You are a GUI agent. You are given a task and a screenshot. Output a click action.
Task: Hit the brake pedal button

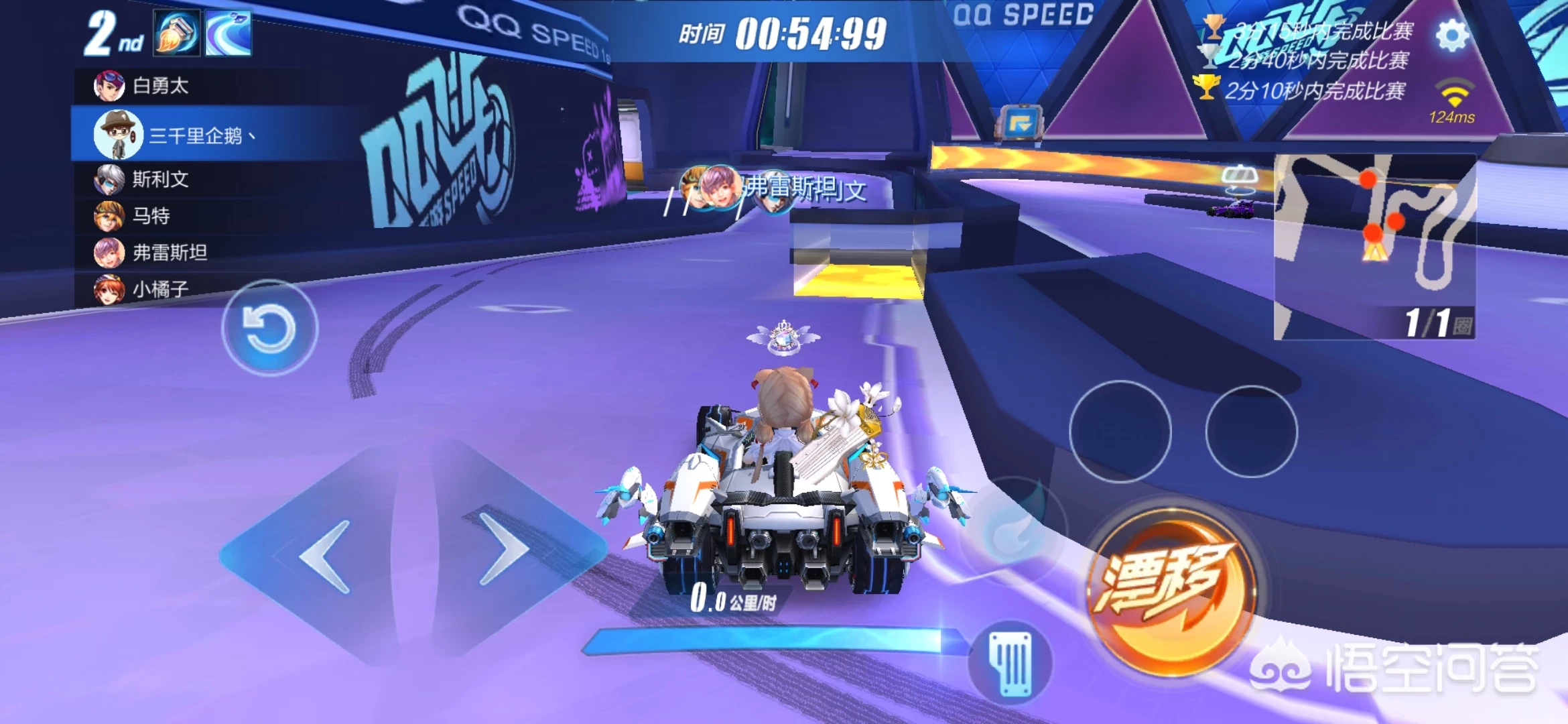coord(1012,663)
